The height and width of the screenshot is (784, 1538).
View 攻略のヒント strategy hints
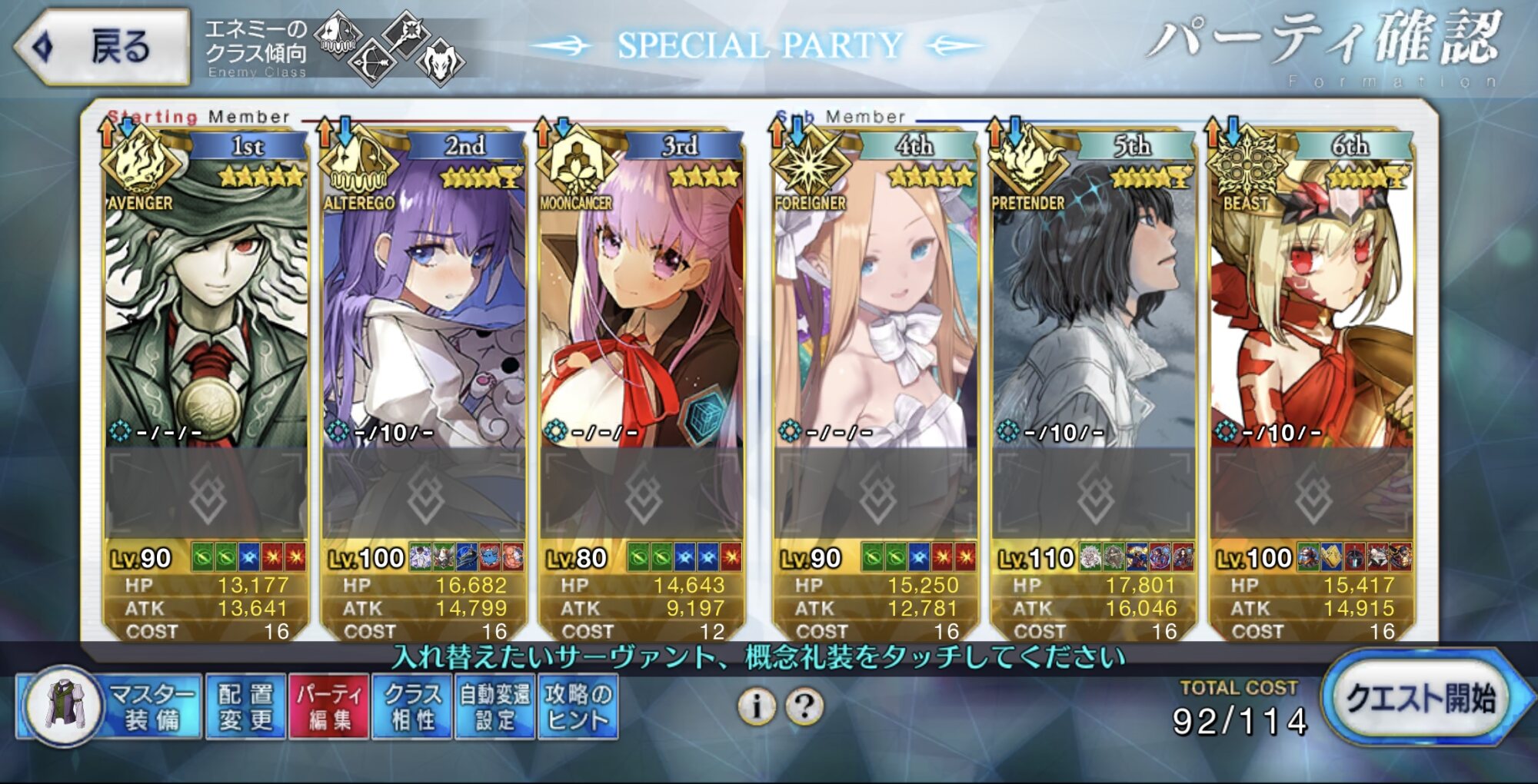pyautogui.click(x=578, y=706)
